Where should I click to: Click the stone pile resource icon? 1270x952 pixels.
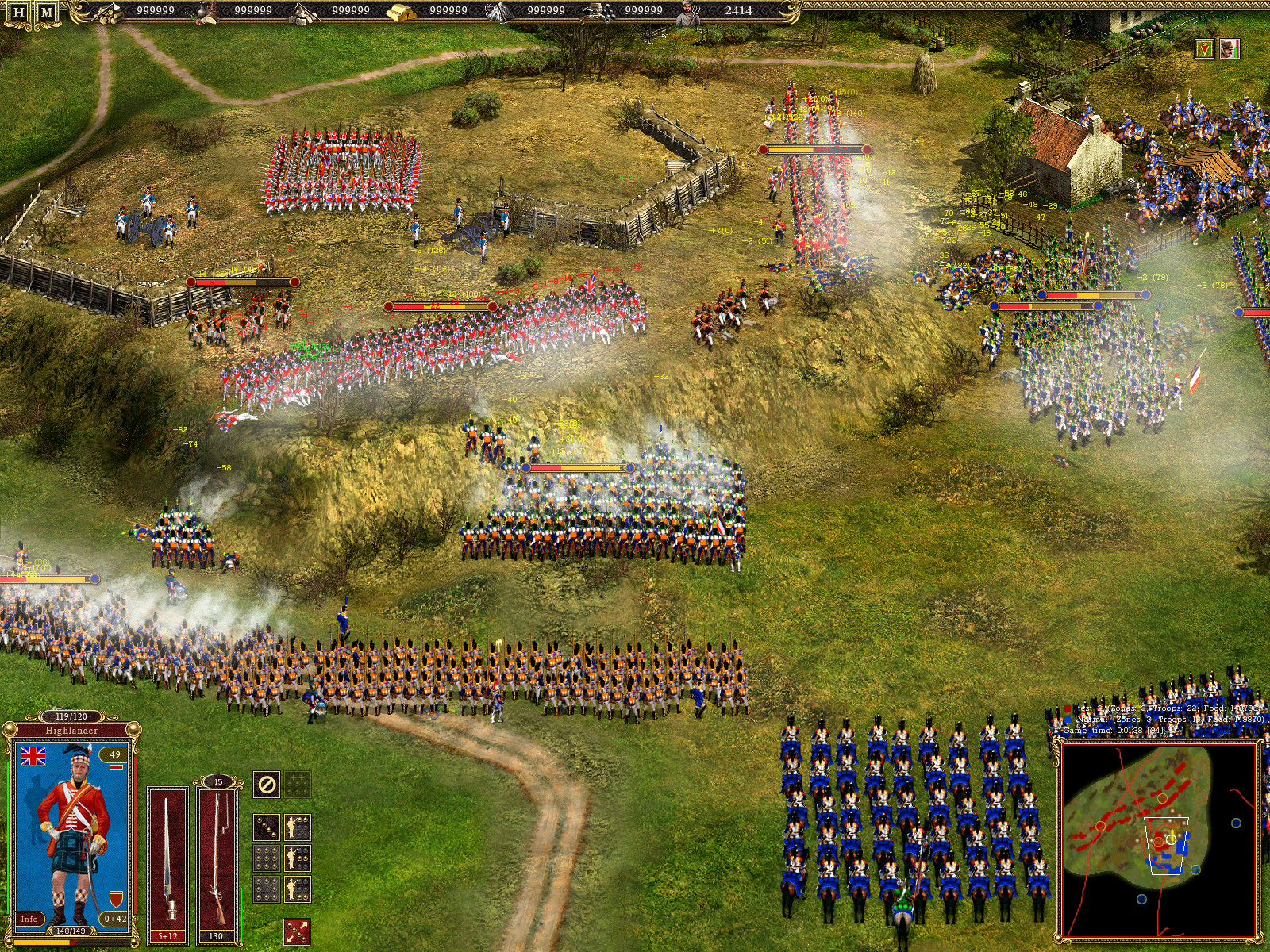coord(305,12)
